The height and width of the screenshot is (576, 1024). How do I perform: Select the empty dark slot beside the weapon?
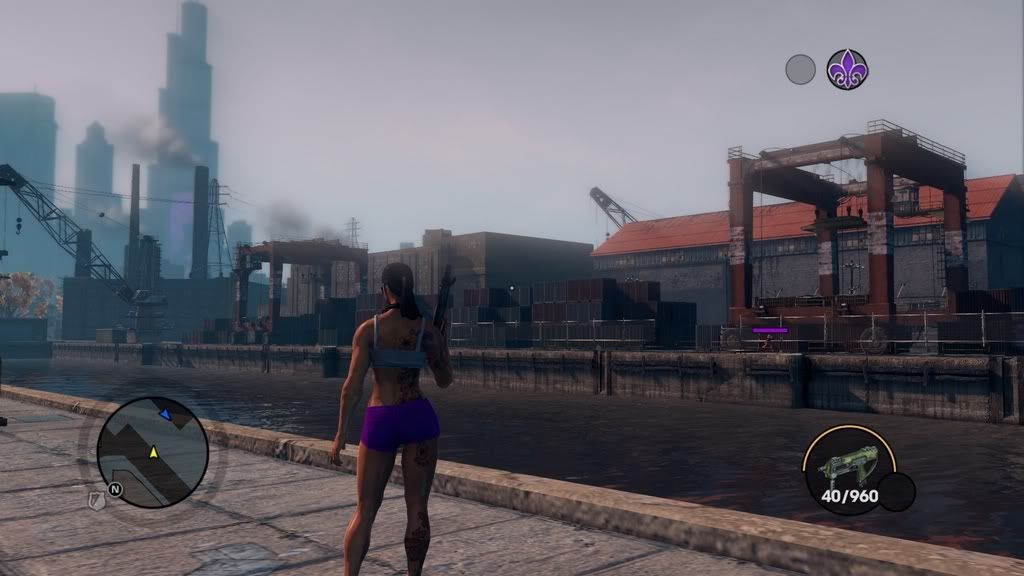coord(896,492)
